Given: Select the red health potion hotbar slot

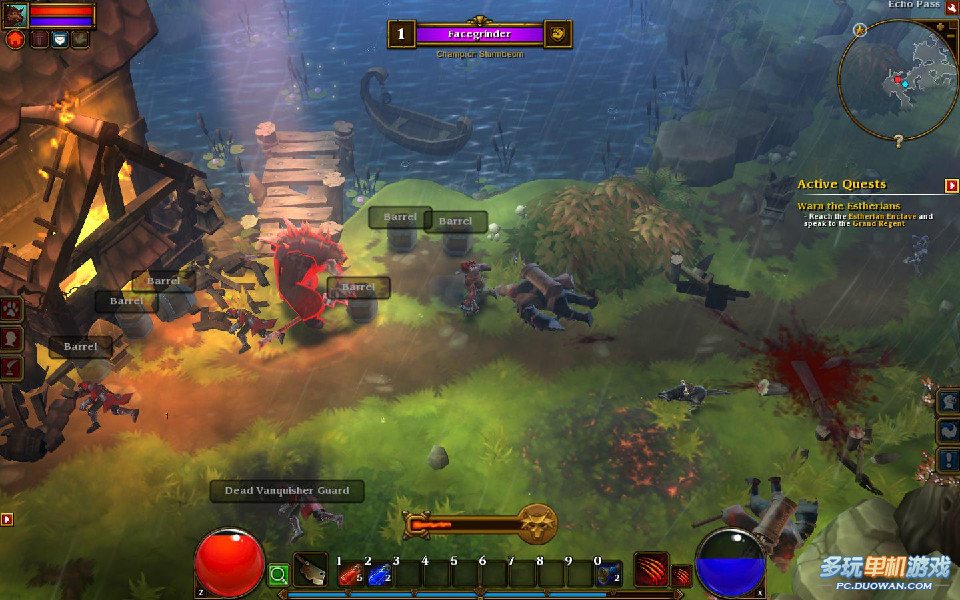Looking at the screenshot, I should (350, 574).
